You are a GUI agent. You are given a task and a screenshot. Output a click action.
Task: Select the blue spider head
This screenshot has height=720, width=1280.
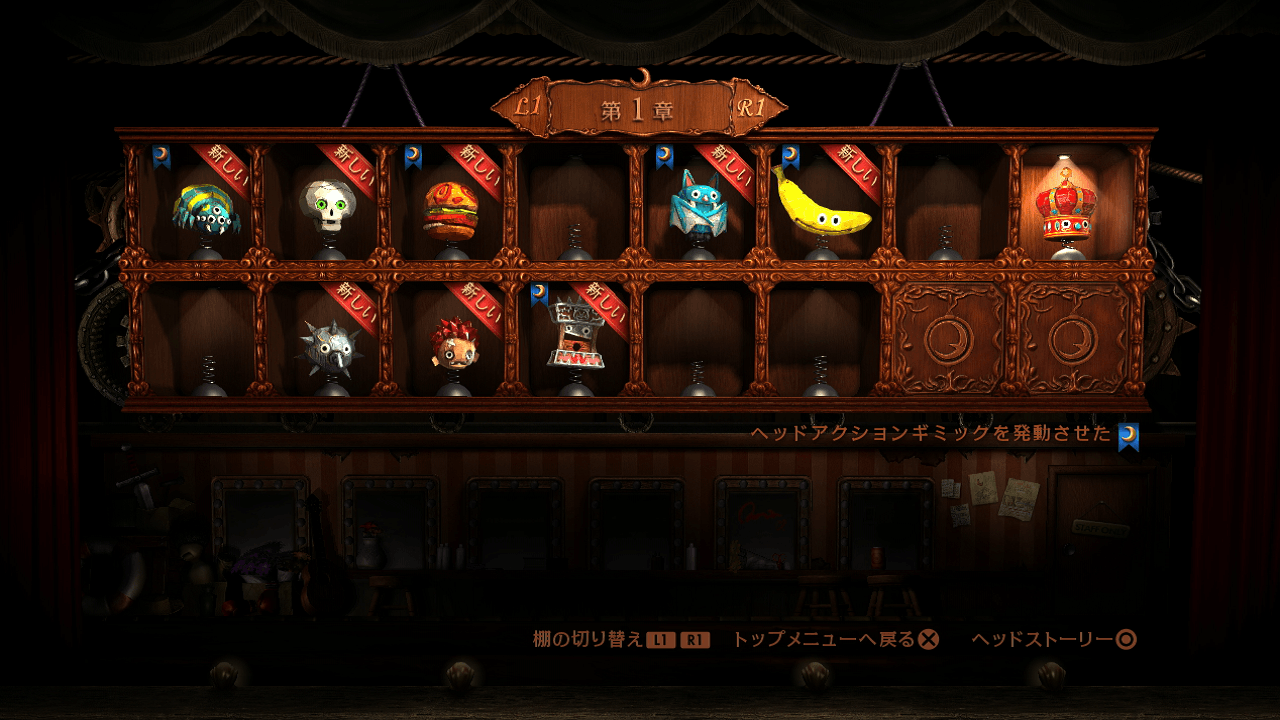coord(205,209)
